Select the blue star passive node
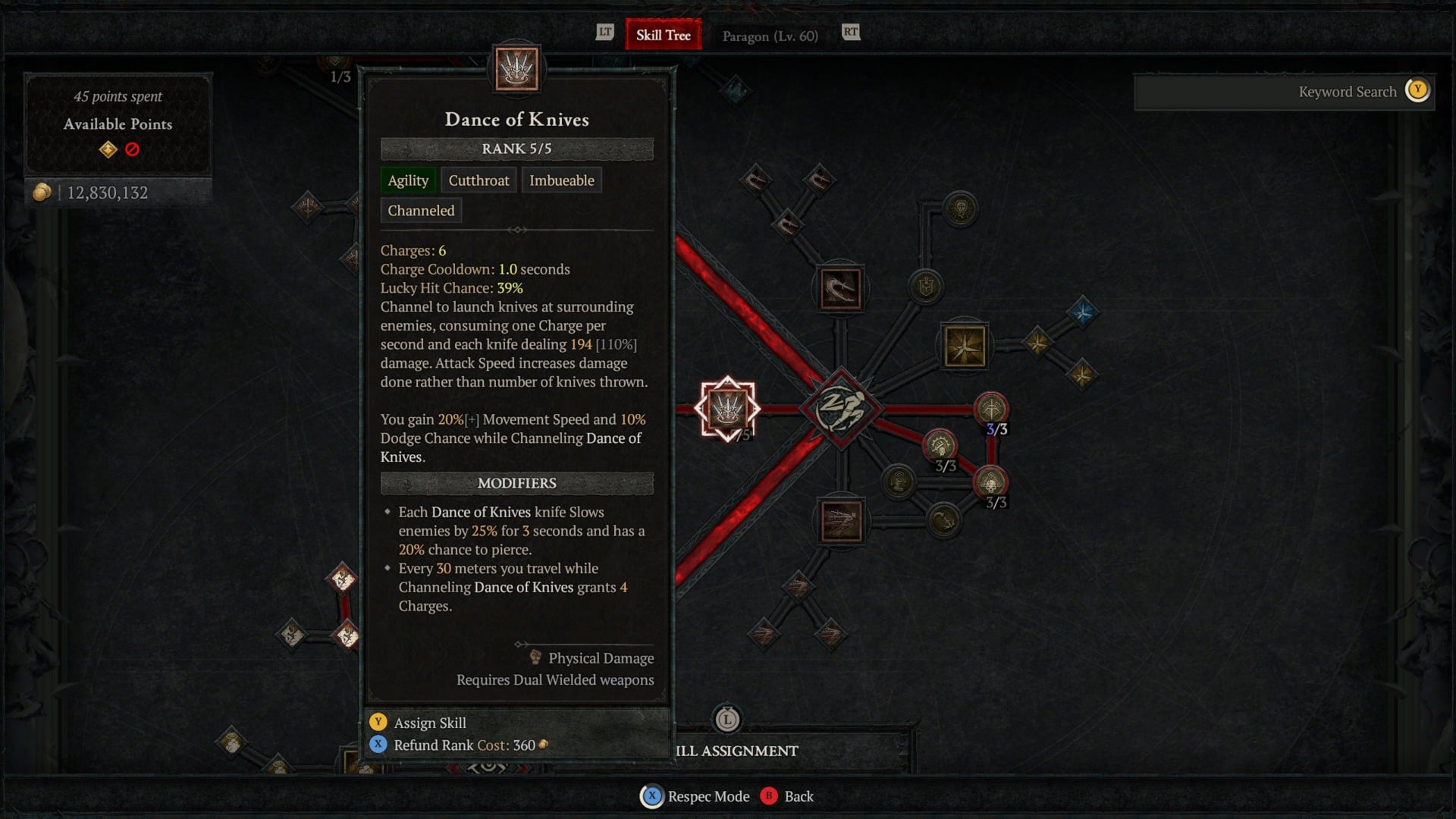This screenshot has width=1456, height=819. tap(1084, 311)
